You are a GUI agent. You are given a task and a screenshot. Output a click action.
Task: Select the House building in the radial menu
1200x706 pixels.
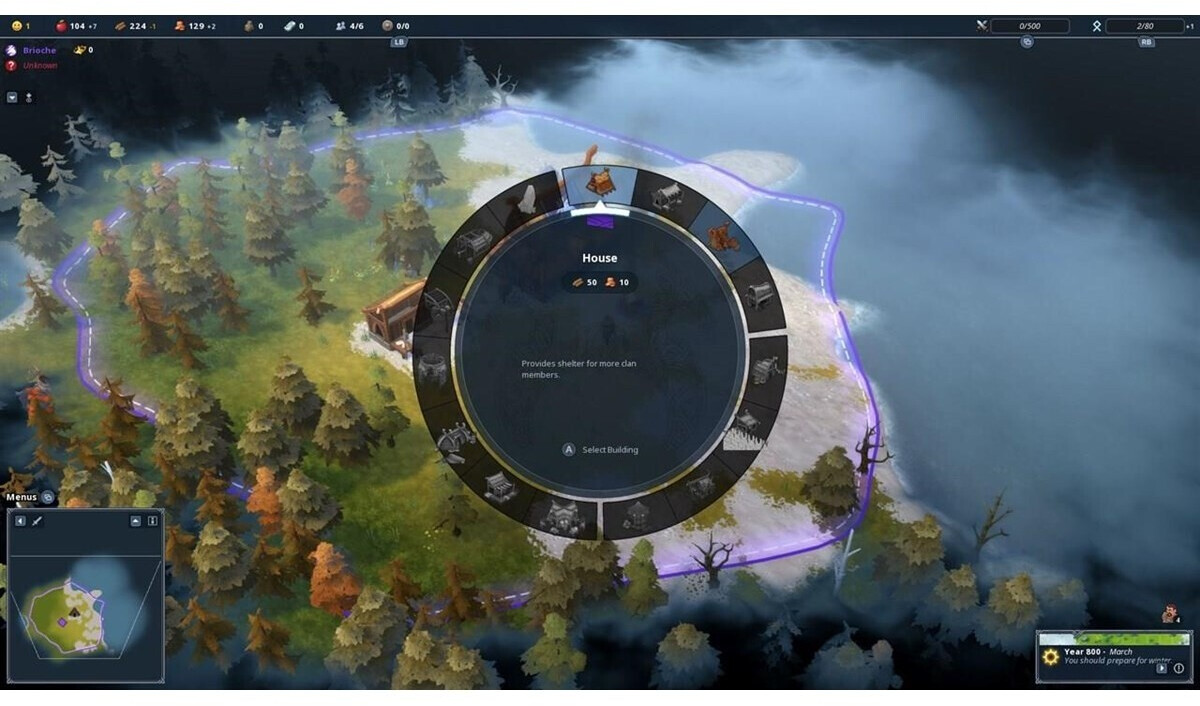(600, 186)
